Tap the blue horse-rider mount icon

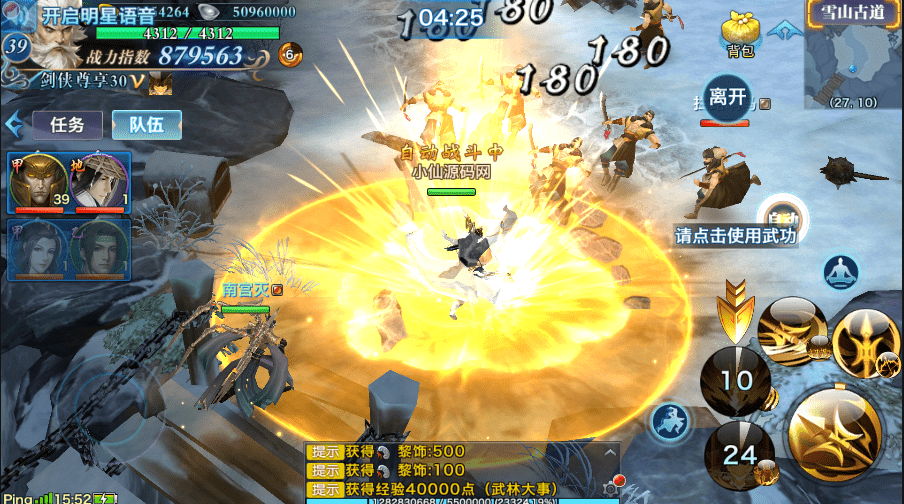[672, 422]
